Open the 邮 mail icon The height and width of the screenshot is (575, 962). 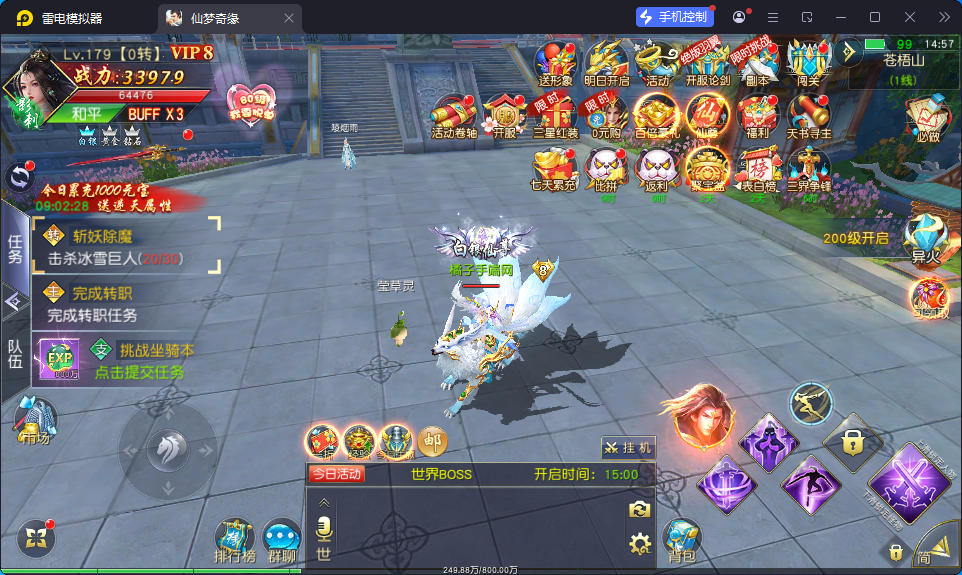click(432, 440)
